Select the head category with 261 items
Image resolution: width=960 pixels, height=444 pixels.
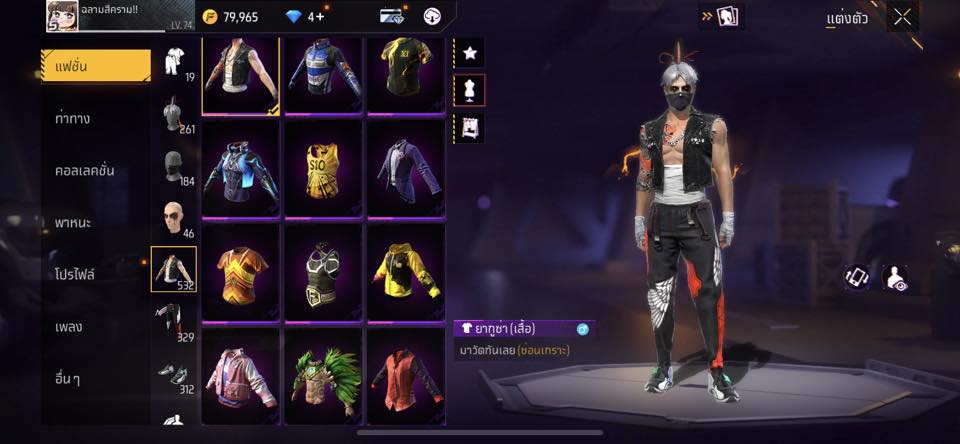pyautogui.click(x=174, y=116)
